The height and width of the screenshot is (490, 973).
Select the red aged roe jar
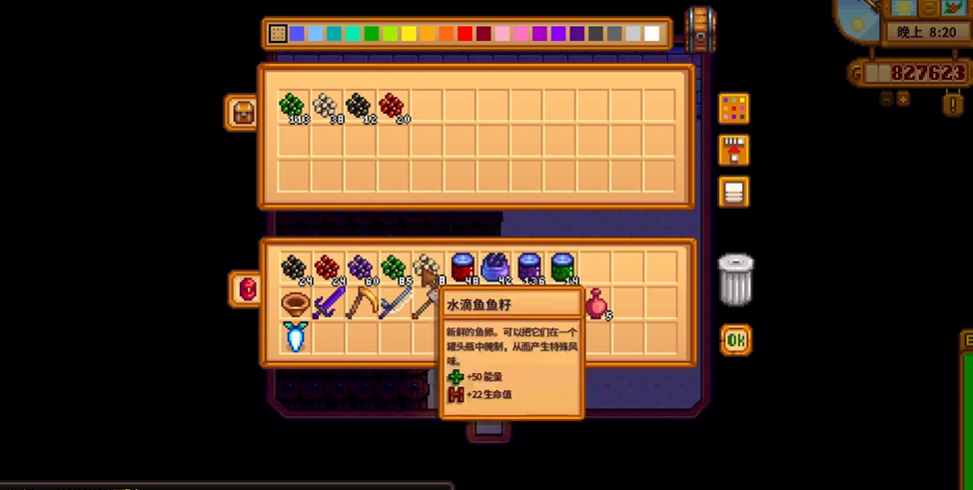(x=462, y=268)
